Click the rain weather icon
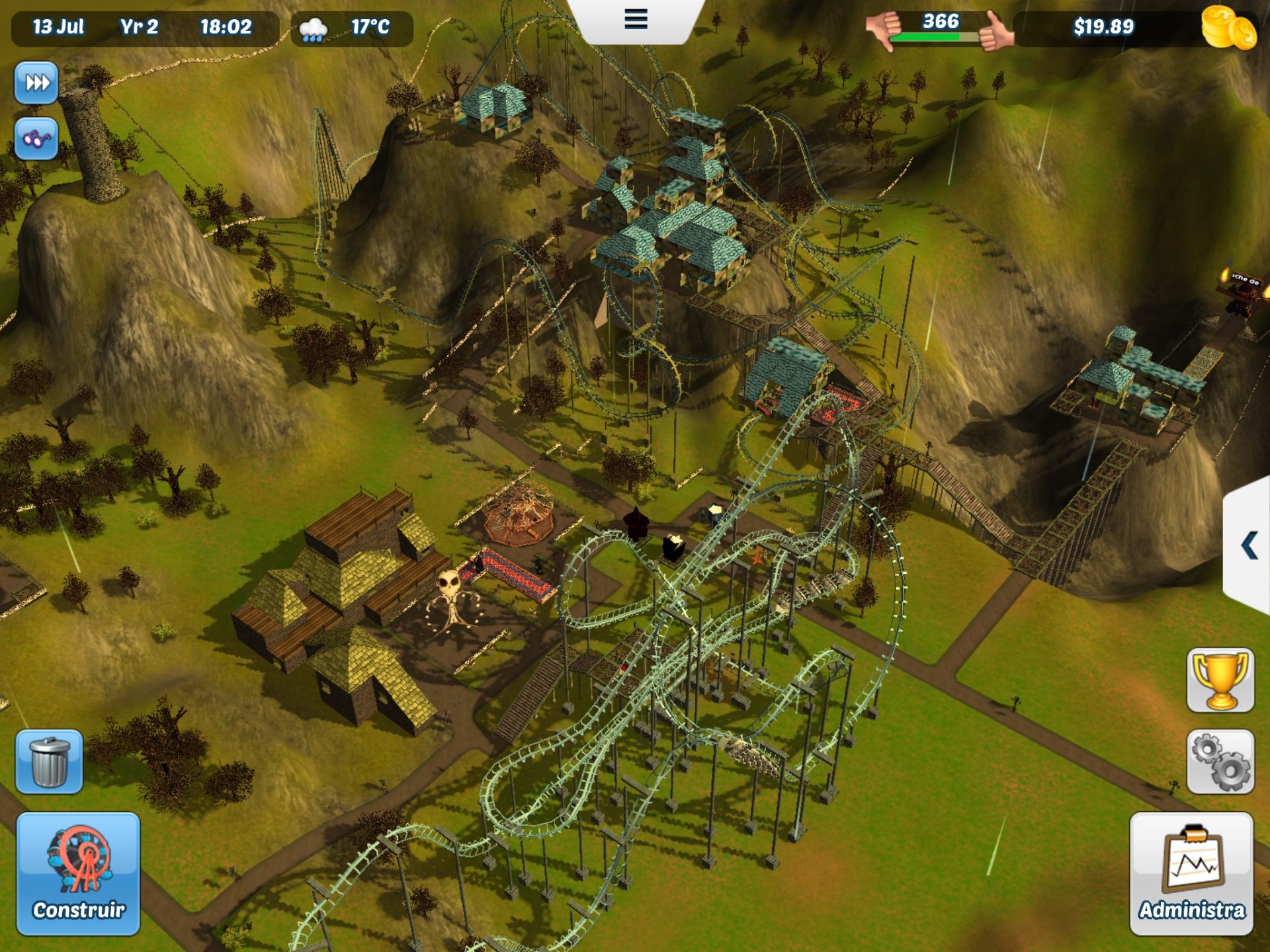Screen dimensions: 1270x952 (314, 28)
